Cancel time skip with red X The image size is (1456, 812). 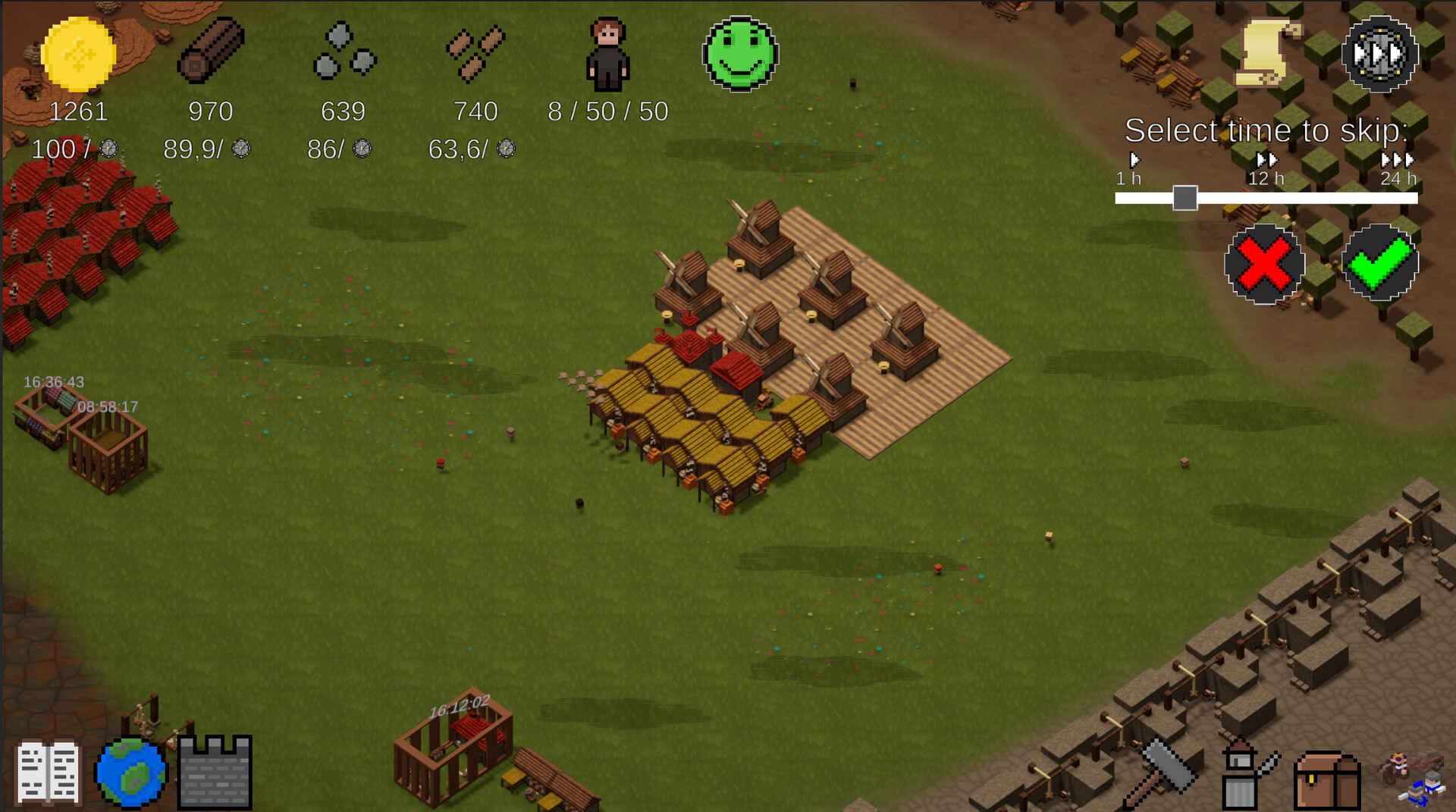point(1263,264)
